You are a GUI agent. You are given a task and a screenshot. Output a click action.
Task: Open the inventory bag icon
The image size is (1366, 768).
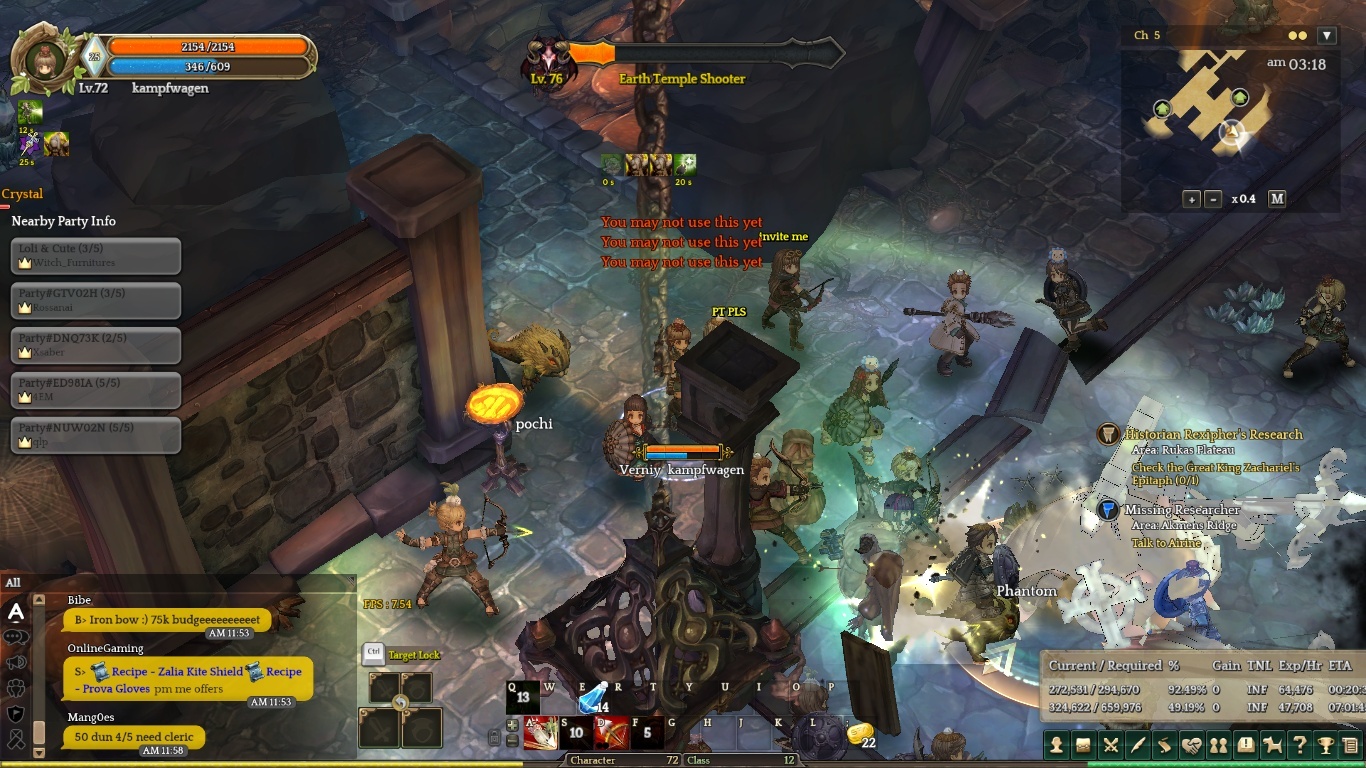(1083, 745)
